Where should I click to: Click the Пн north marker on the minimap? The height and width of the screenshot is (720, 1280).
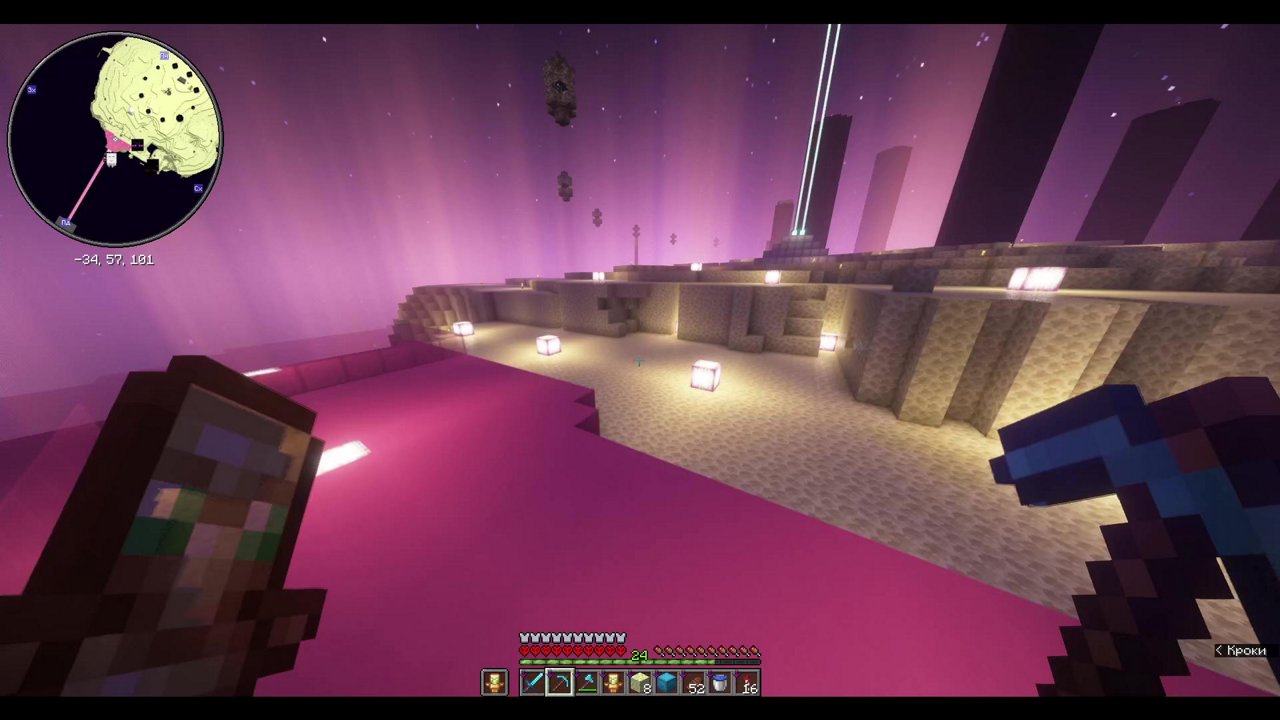click(x=165, y=55)
